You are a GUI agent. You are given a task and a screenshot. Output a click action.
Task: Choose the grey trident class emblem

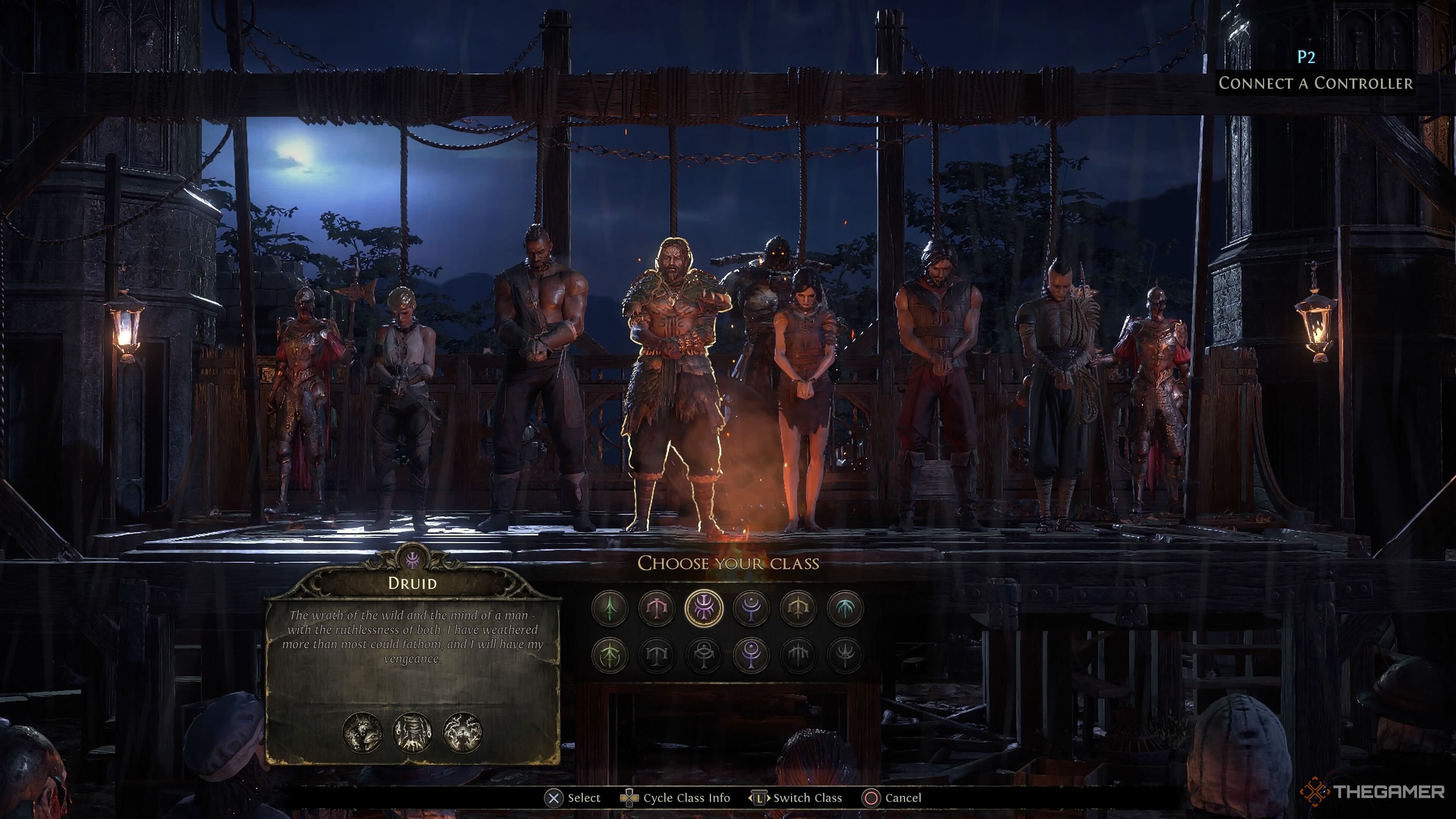pos(845,655)
